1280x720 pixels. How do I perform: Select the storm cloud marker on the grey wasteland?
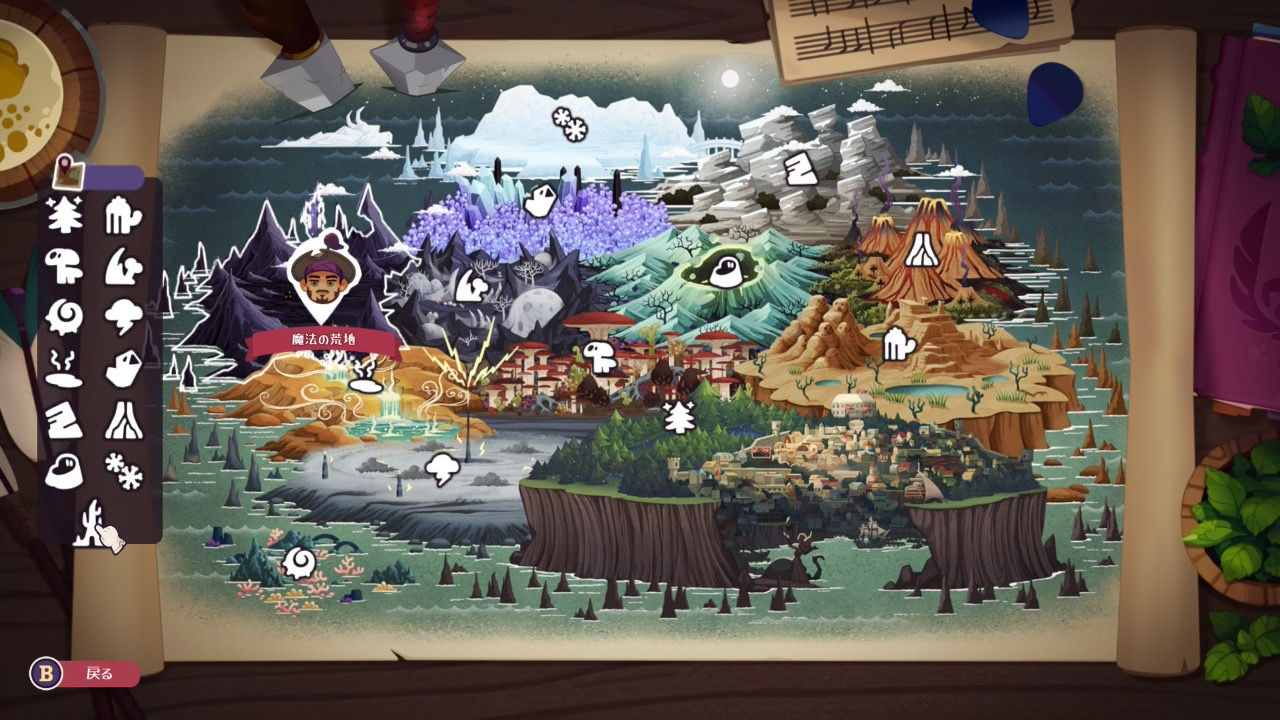point(441,468)
